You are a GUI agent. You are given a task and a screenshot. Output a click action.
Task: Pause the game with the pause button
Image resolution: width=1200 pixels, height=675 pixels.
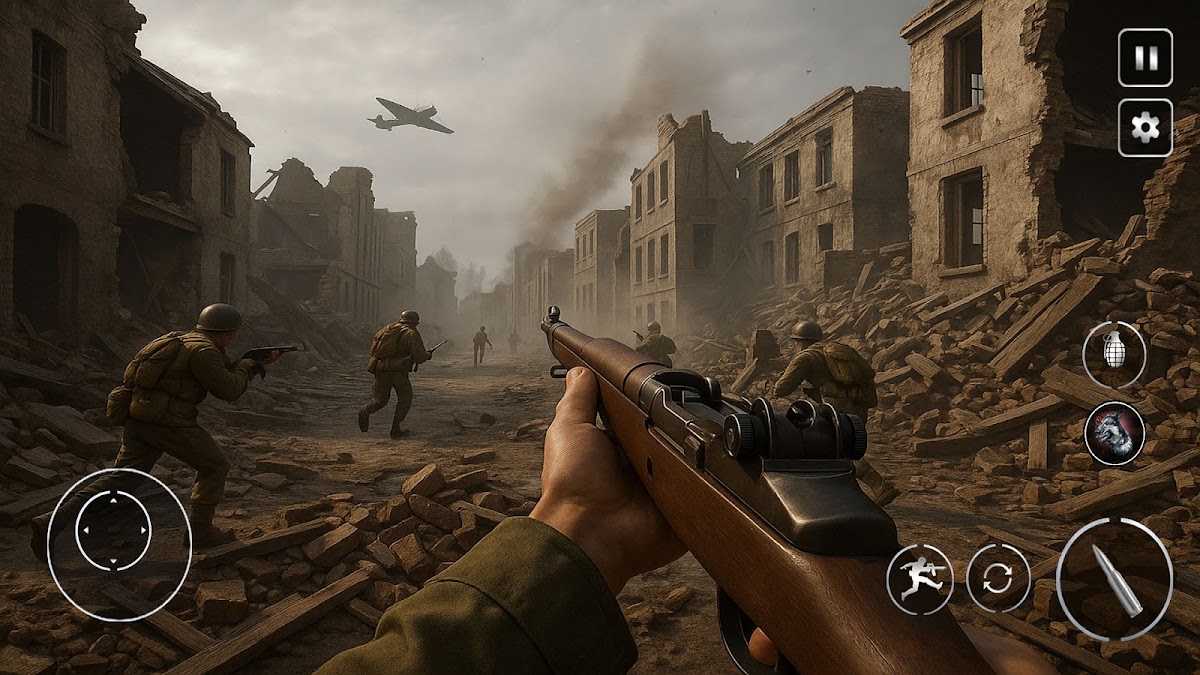click(x=1145, y=58)
